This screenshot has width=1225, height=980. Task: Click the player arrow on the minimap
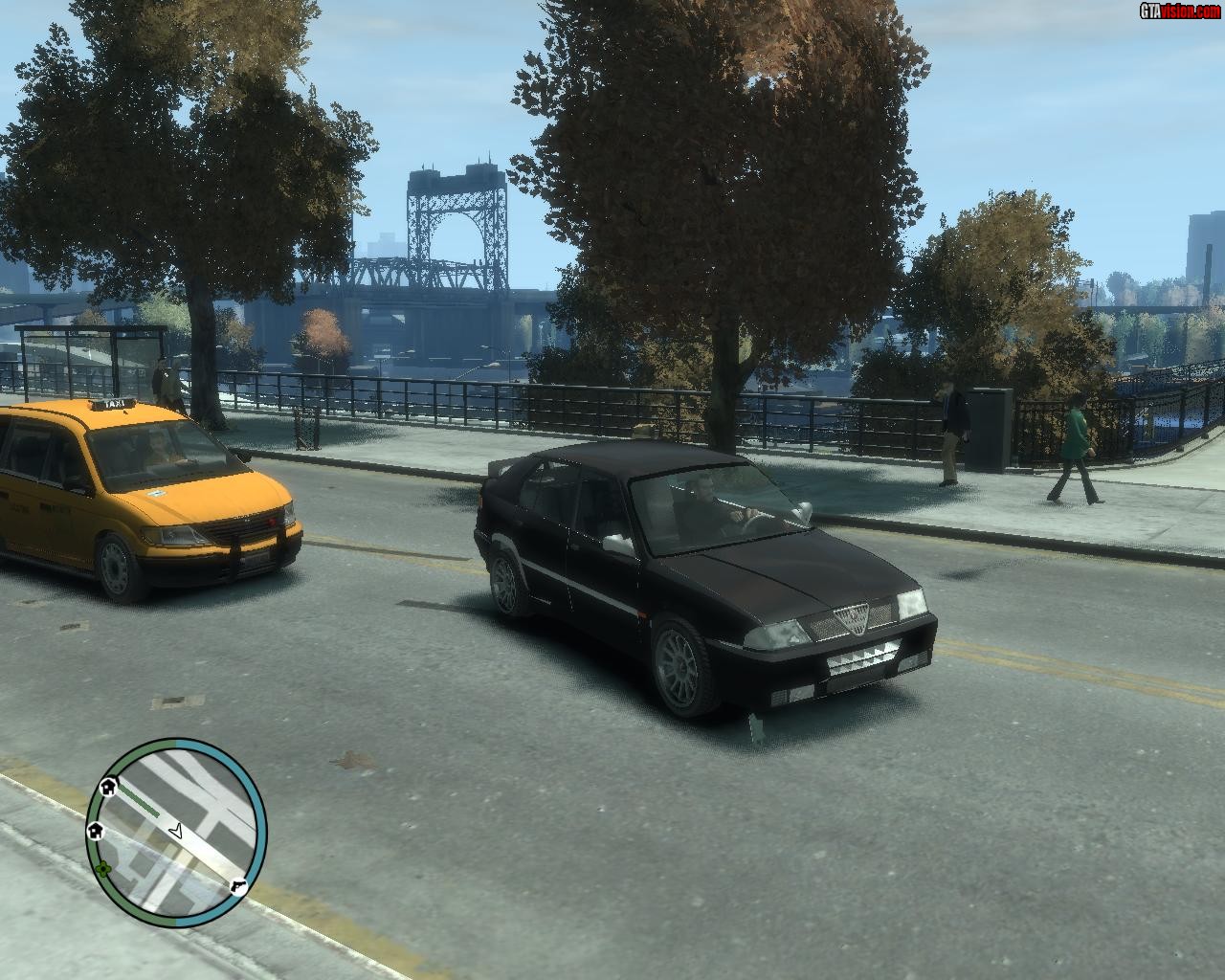[x=175, y=831]
